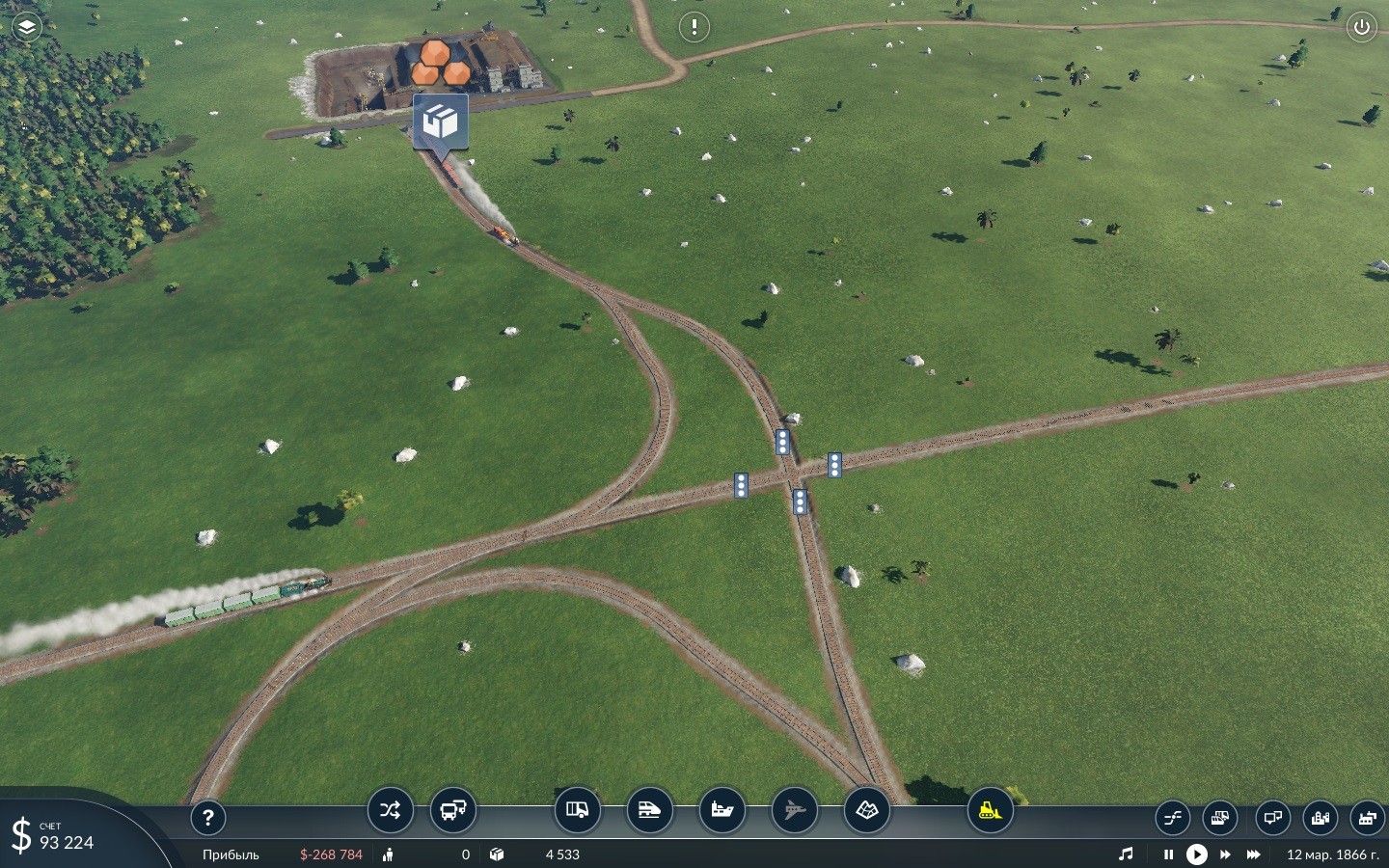Open the bus and tram construction menu
Viewport: 1389px width, 868px height.
(x=452, y=810)
